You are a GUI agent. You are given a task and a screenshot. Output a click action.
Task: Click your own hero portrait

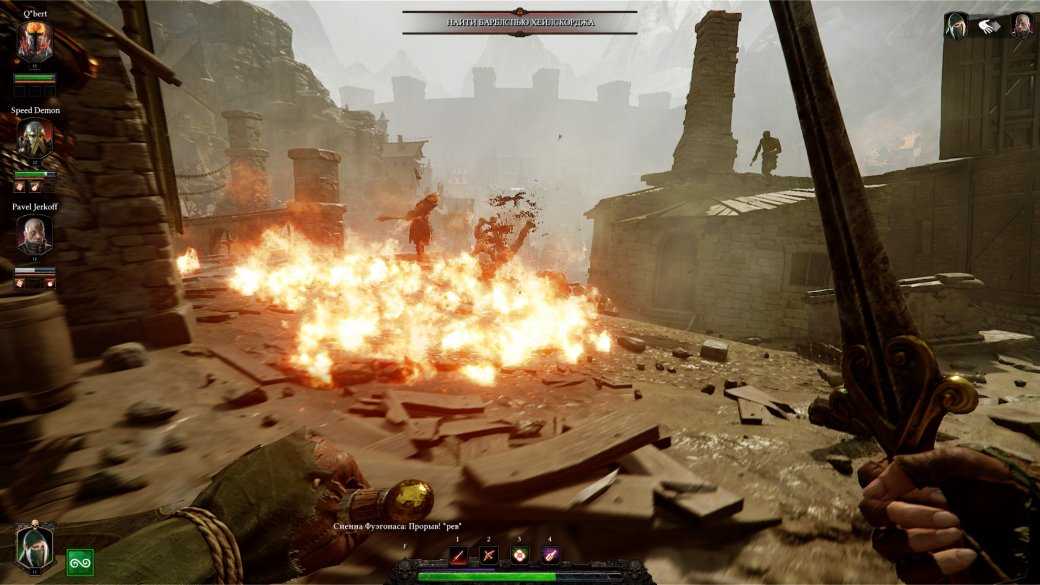pos(35,548)
